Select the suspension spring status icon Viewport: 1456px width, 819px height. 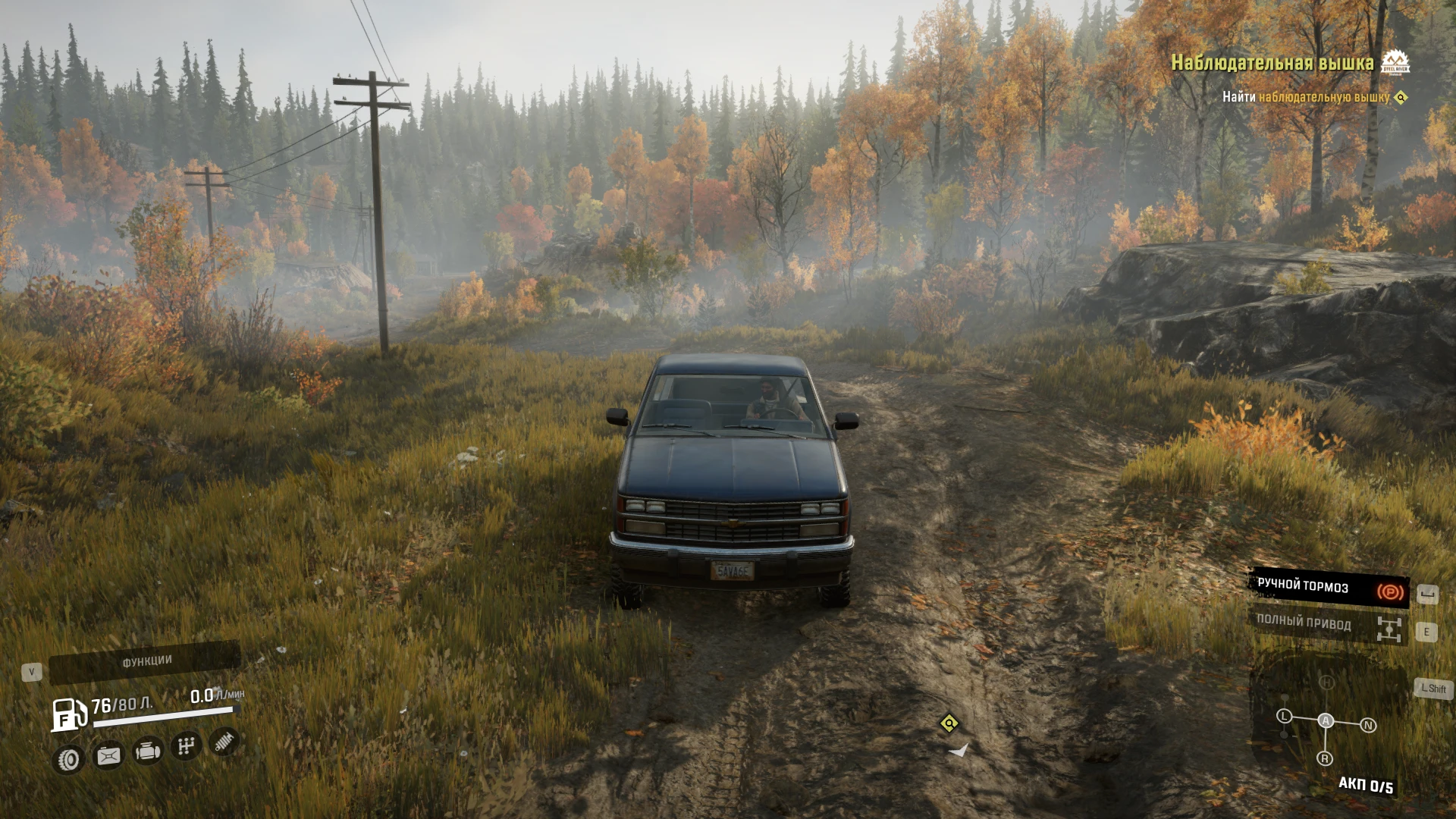(224, 742)
